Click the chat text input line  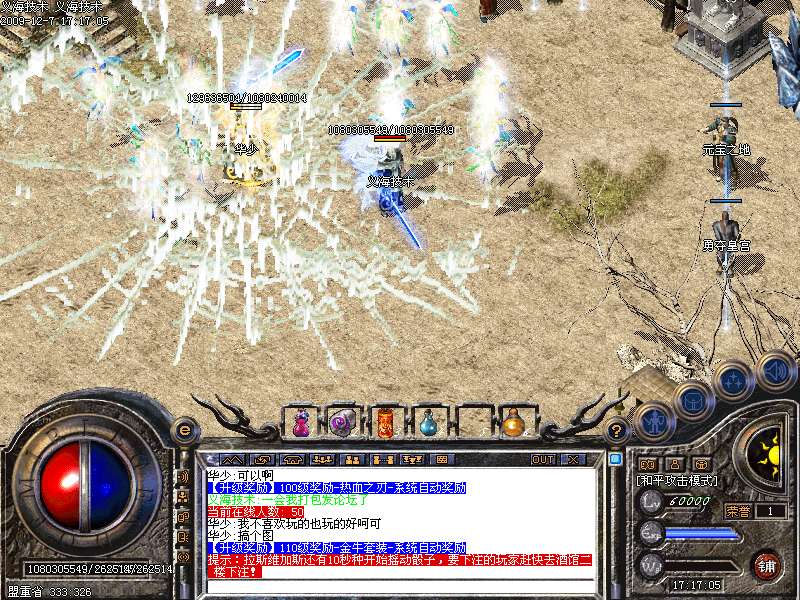tap(400, 586)
